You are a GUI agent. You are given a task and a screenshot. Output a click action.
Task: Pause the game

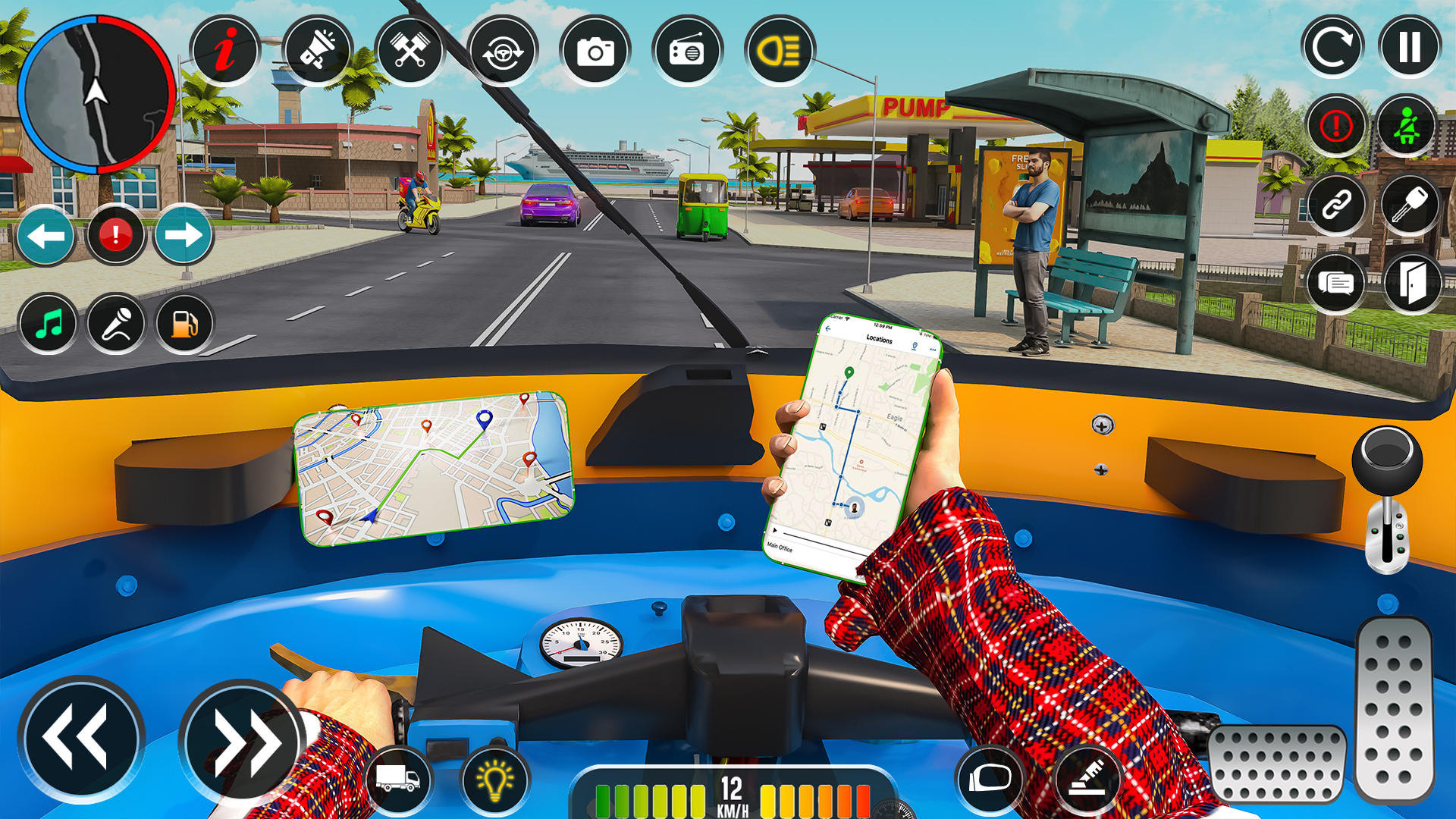tap(1409, 47)
